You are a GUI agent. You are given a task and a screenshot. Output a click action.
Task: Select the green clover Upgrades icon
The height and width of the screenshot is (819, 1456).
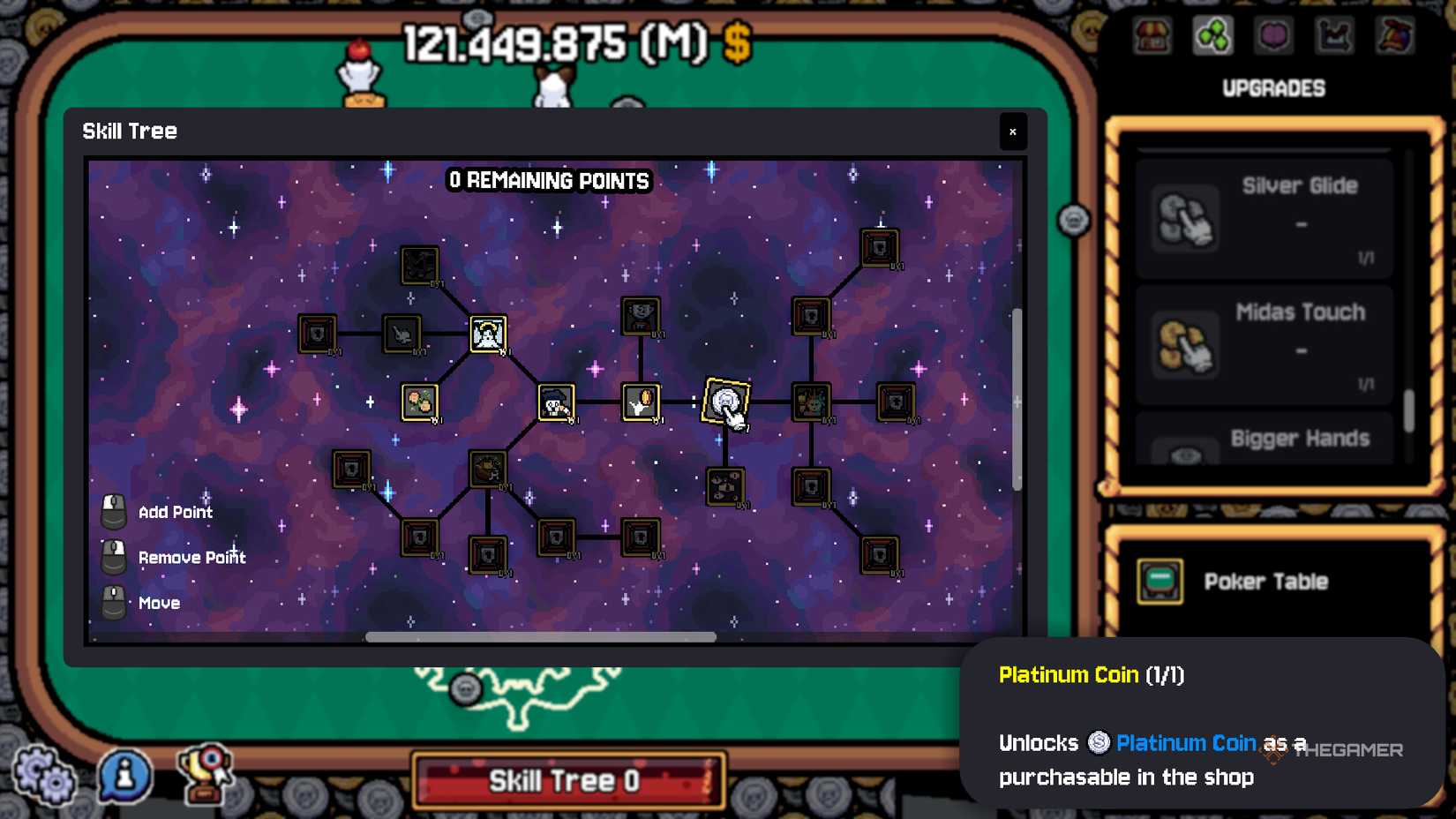[x=1212, y=37]
